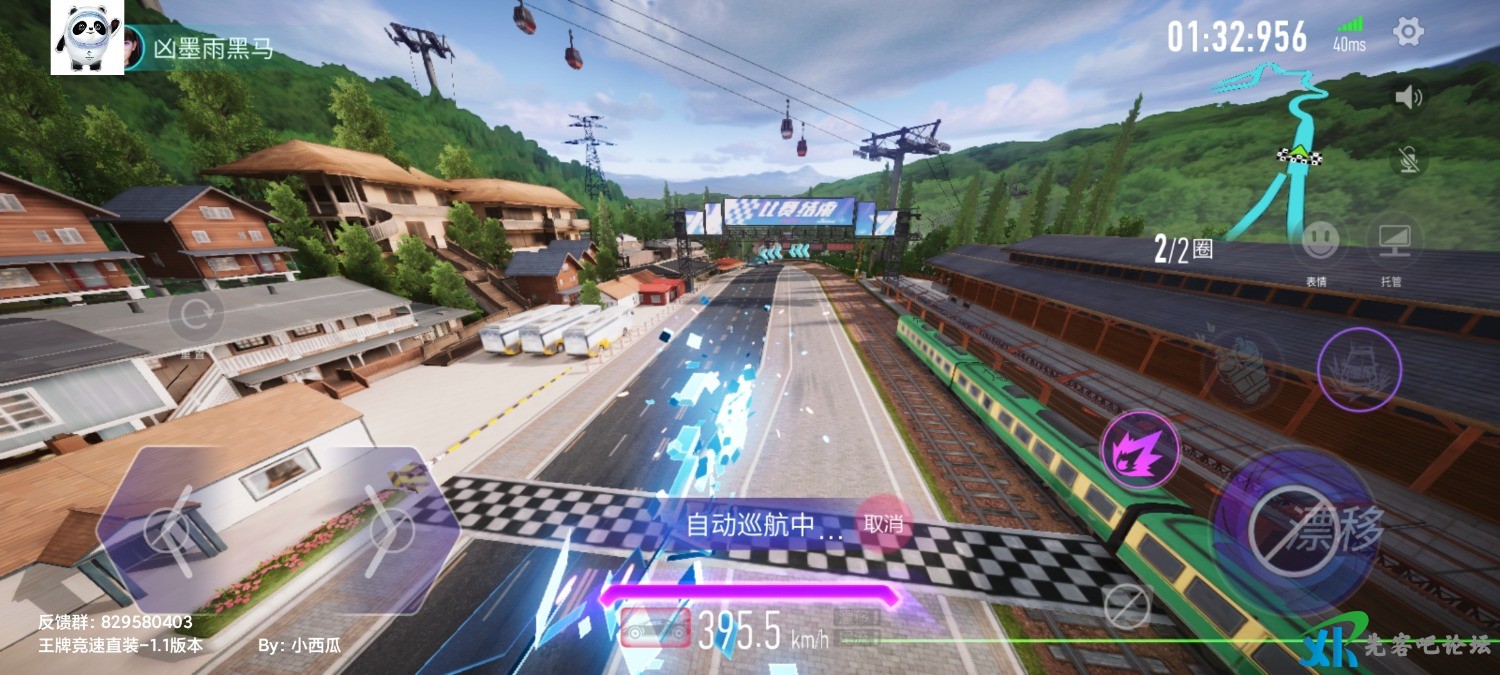1500x675 pixels.
Task: Toggle the speaker sound icon
Action: pyautogui.click(x=1408, y=97)
